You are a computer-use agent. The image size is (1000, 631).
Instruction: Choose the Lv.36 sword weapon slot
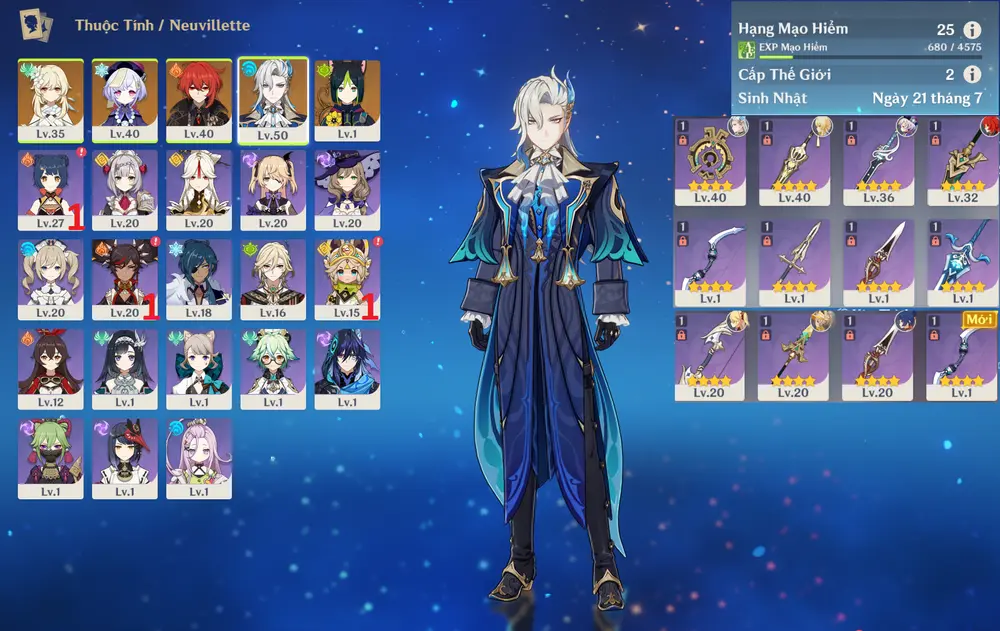(878, 162)
